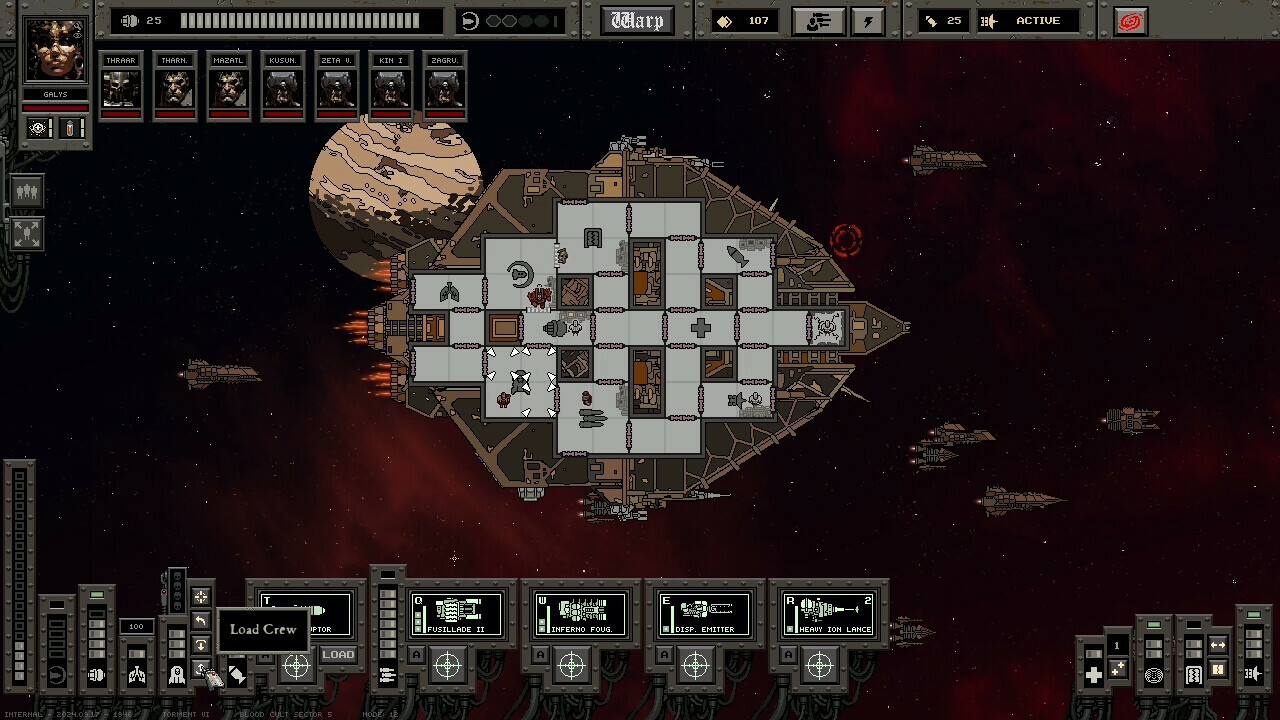Activate the medical cross system

coord(1094,675)
